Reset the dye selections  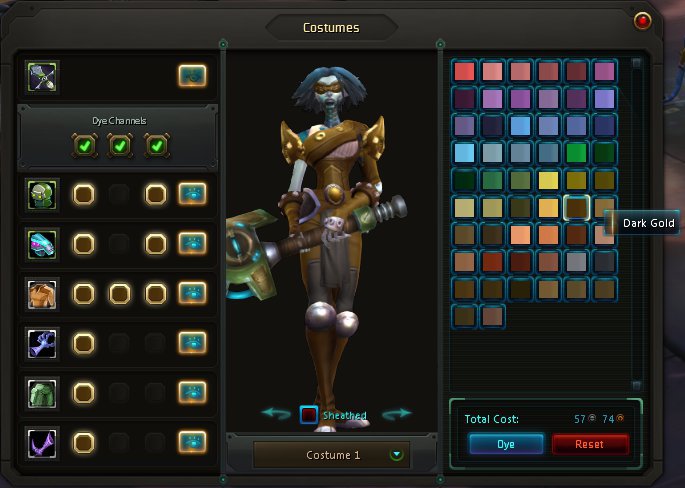tap(590, 444)
